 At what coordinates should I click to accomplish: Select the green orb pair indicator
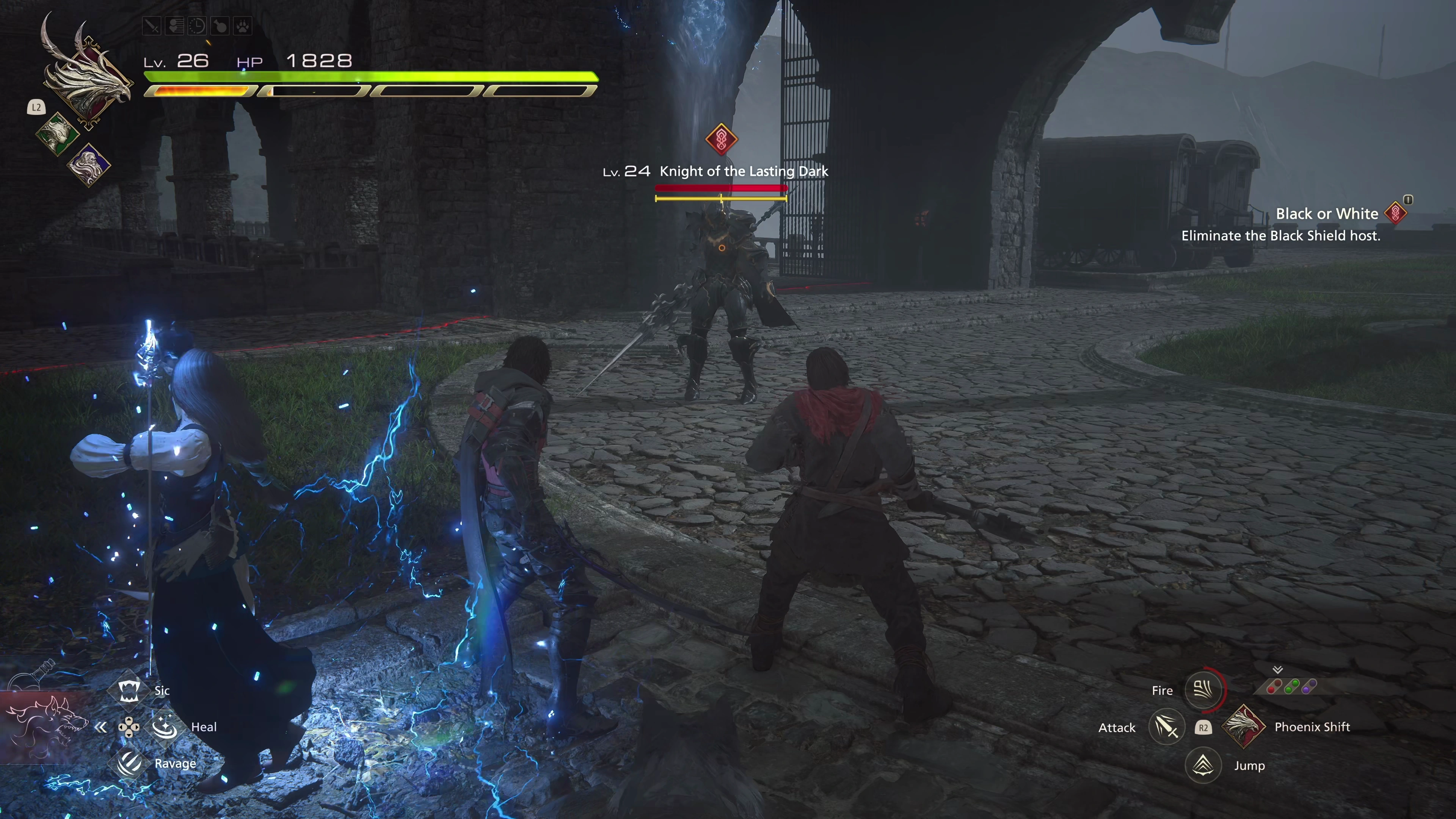(1291, 686)
